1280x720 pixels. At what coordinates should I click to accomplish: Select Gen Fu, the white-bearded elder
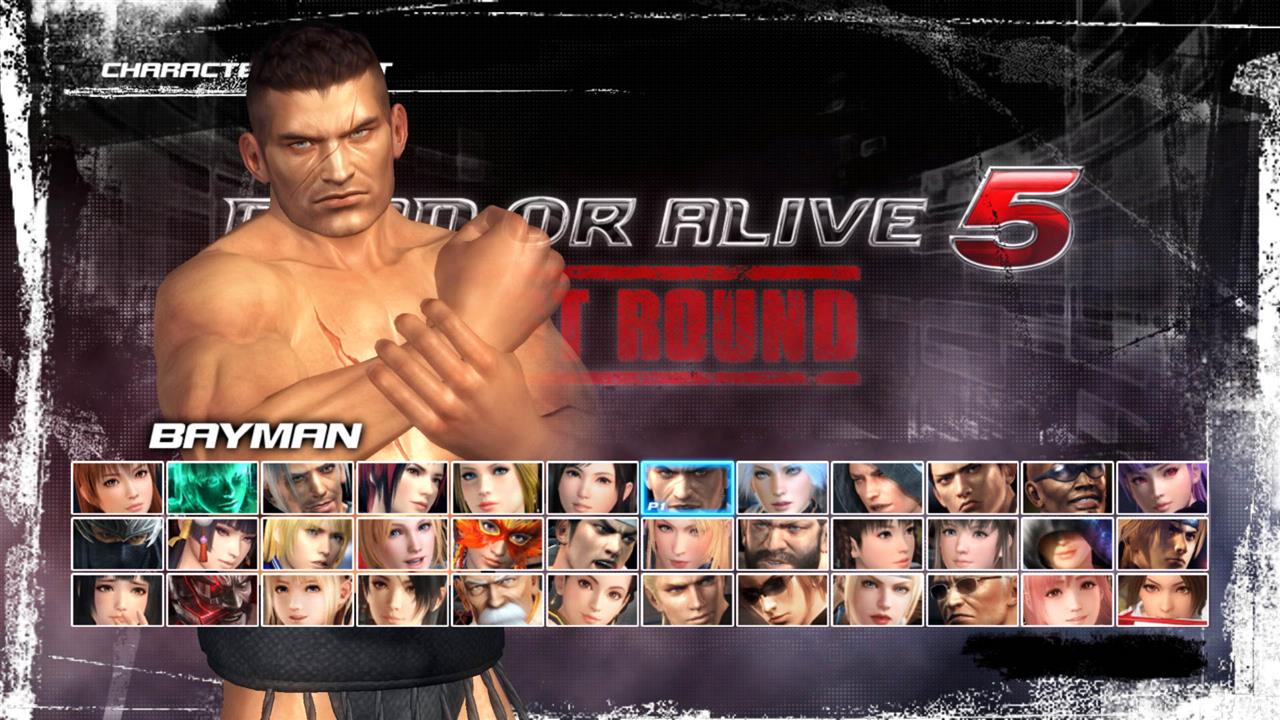point(496,597)
